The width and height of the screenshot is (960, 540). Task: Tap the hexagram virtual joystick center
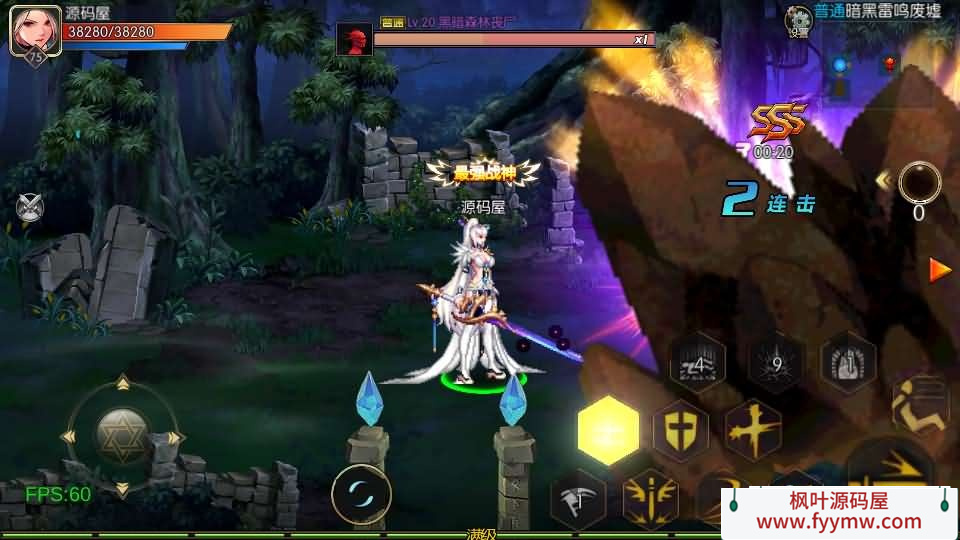coord(123,435)
